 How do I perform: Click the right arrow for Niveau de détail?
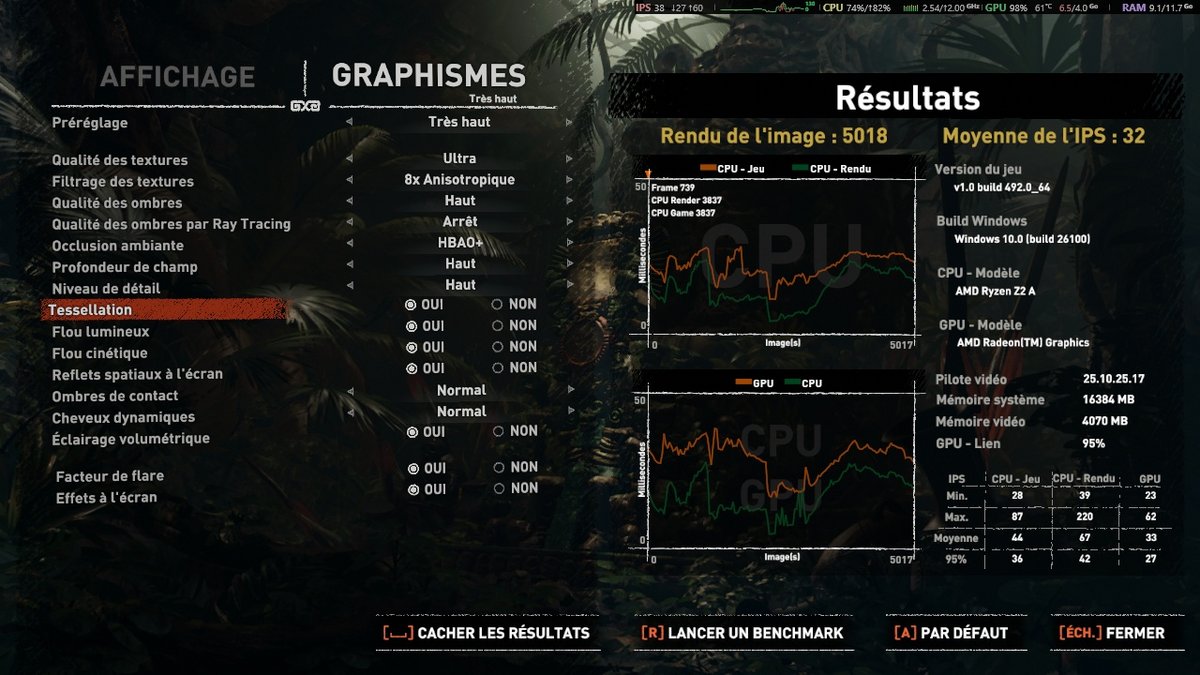[x=569, y=286]
